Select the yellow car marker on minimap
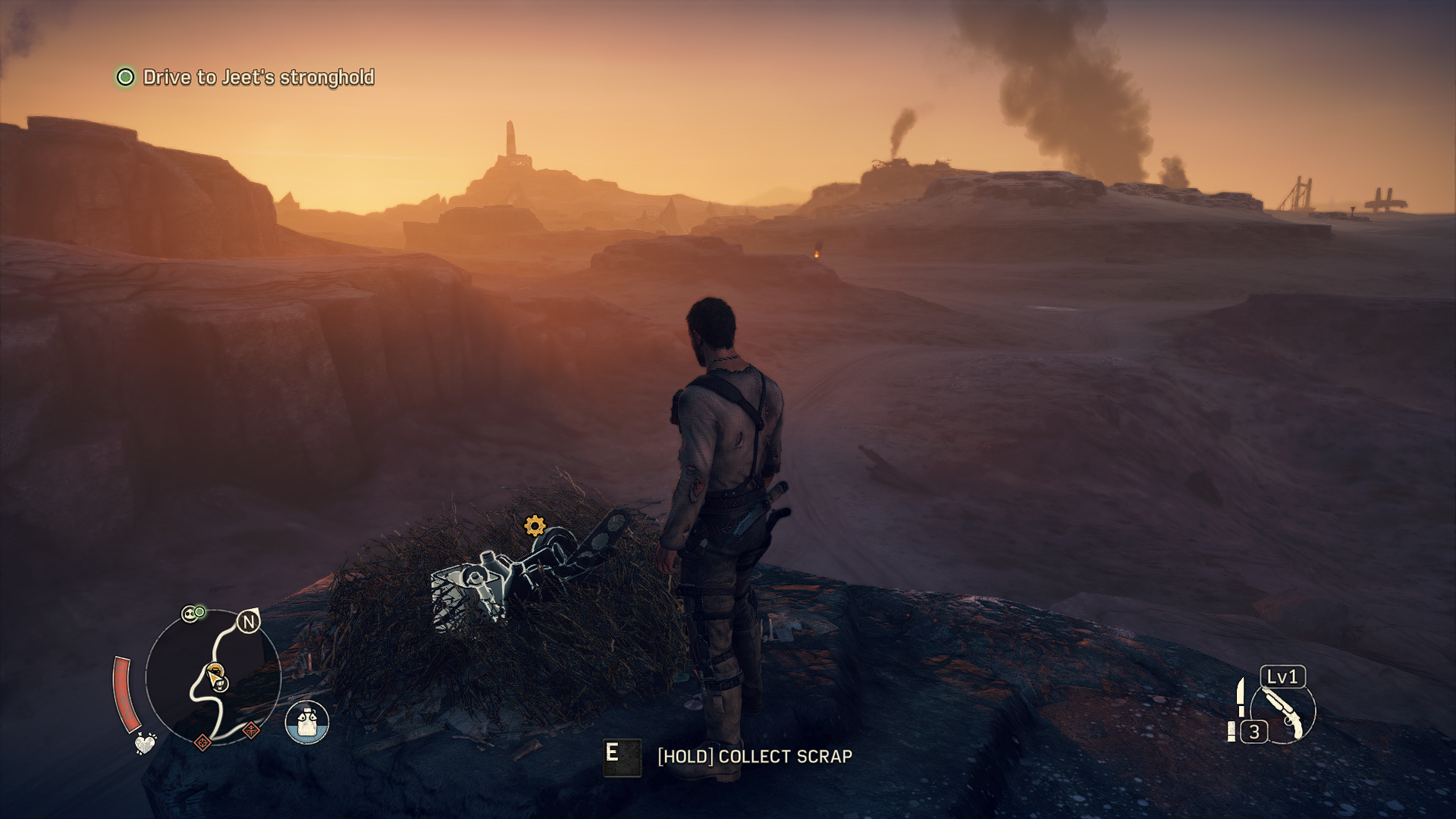Image resolution: width=1456 pixels, height=819 pixels. [215, 670]
